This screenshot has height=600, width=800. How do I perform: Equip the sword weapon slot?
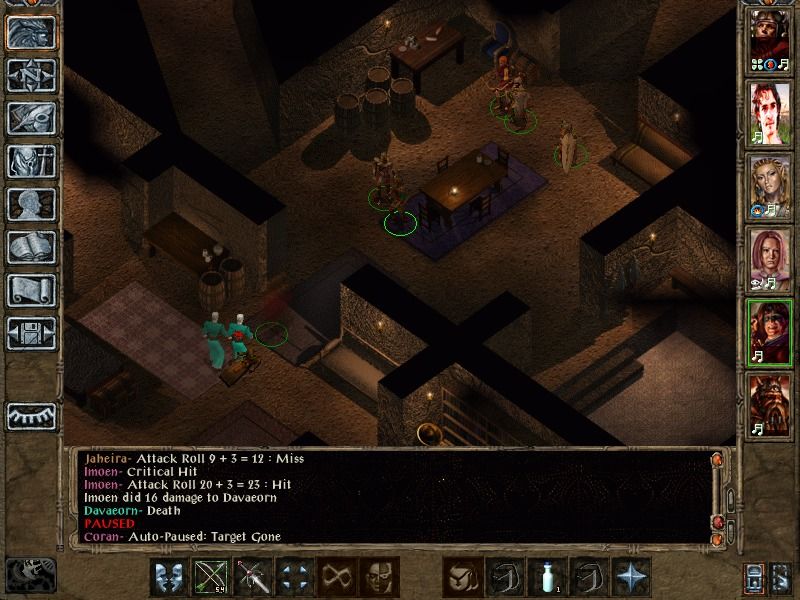point(253,577)
